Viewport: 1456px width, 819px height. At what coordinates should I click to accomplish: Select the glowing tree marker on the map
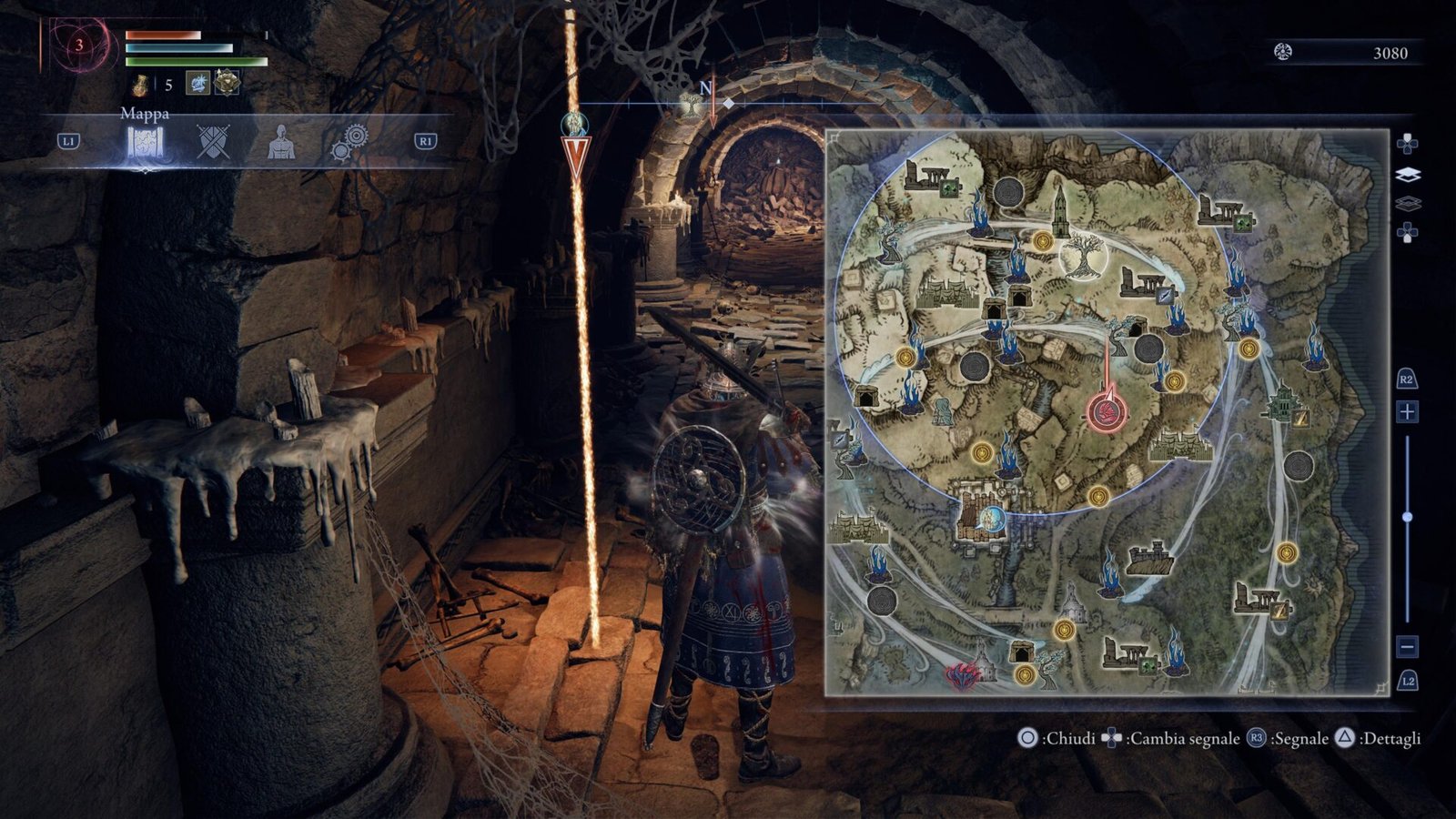pyautogui.click(x=1083, y=255)
